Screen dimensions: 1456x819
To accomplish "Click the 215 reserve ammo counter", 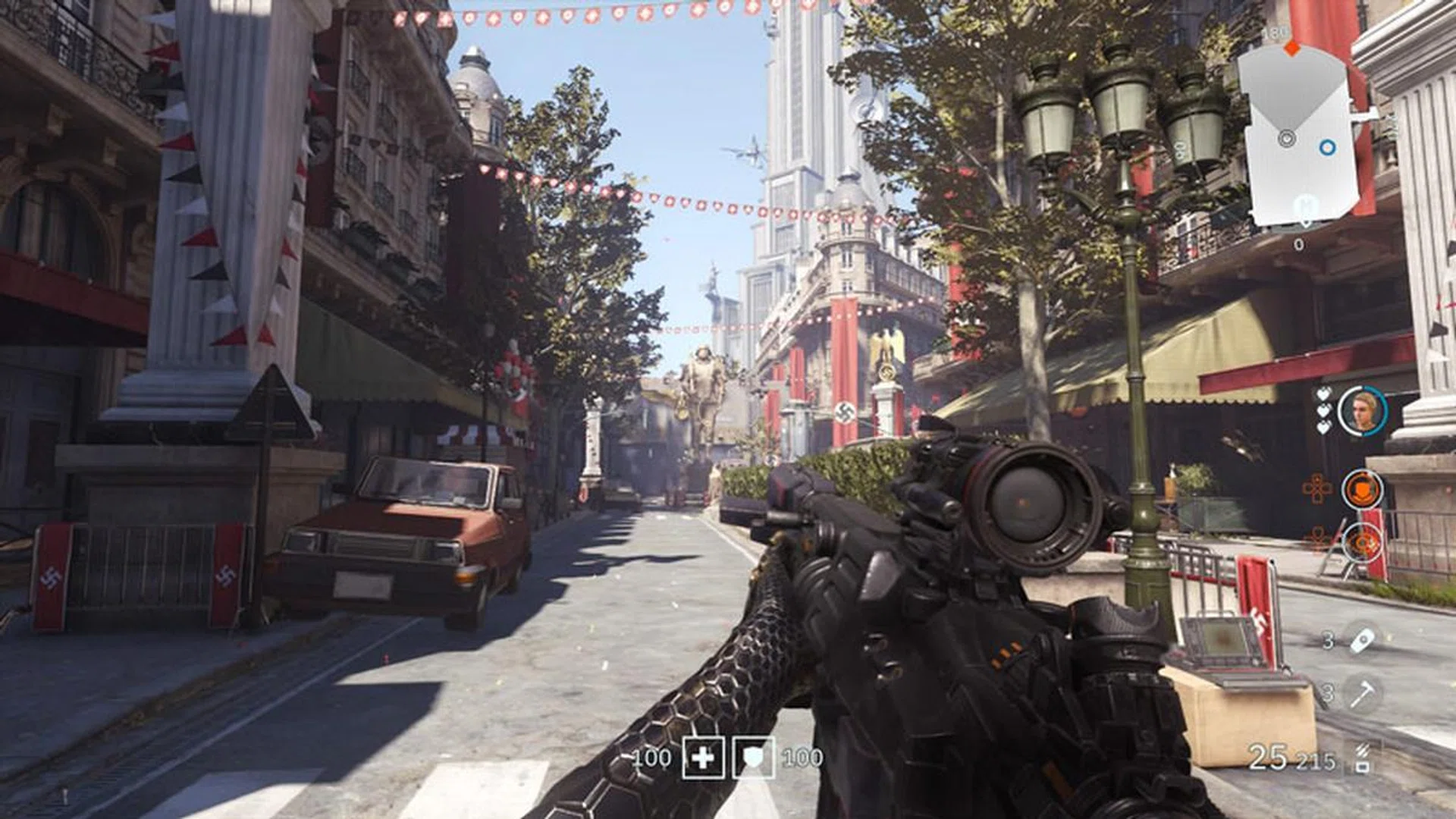I will click(1317, 762).
